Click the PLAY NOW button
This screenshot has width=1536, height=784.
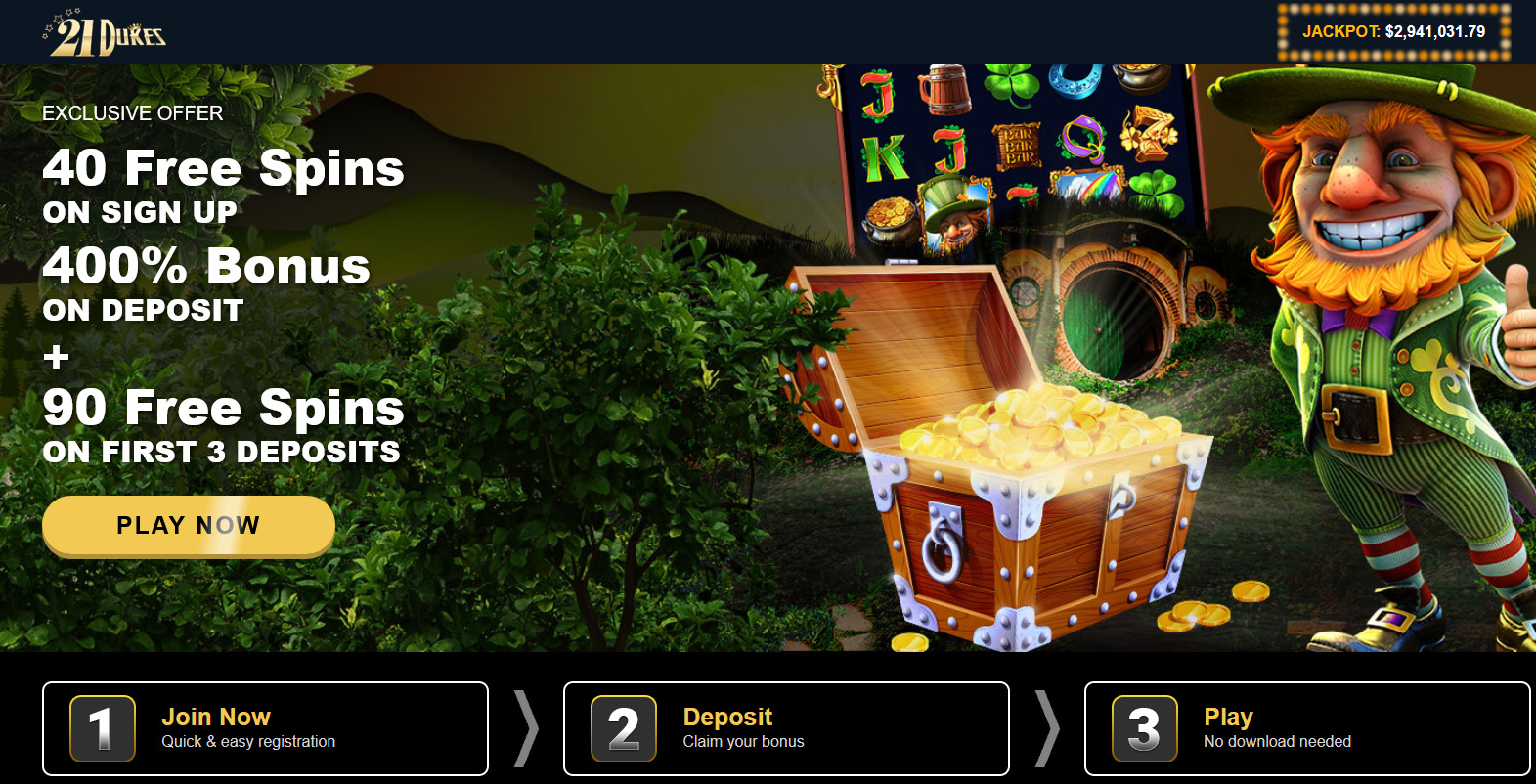(x=188, y=525)
